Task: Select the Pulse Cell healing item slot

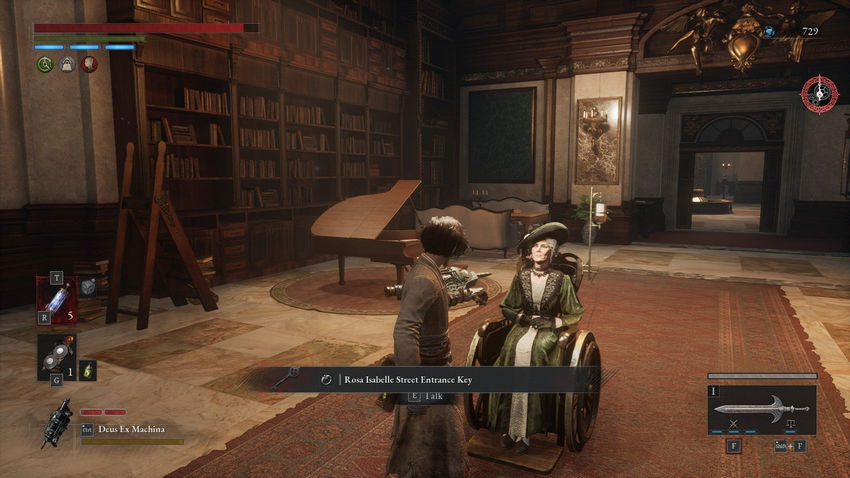Action: [x=56, y=301]
